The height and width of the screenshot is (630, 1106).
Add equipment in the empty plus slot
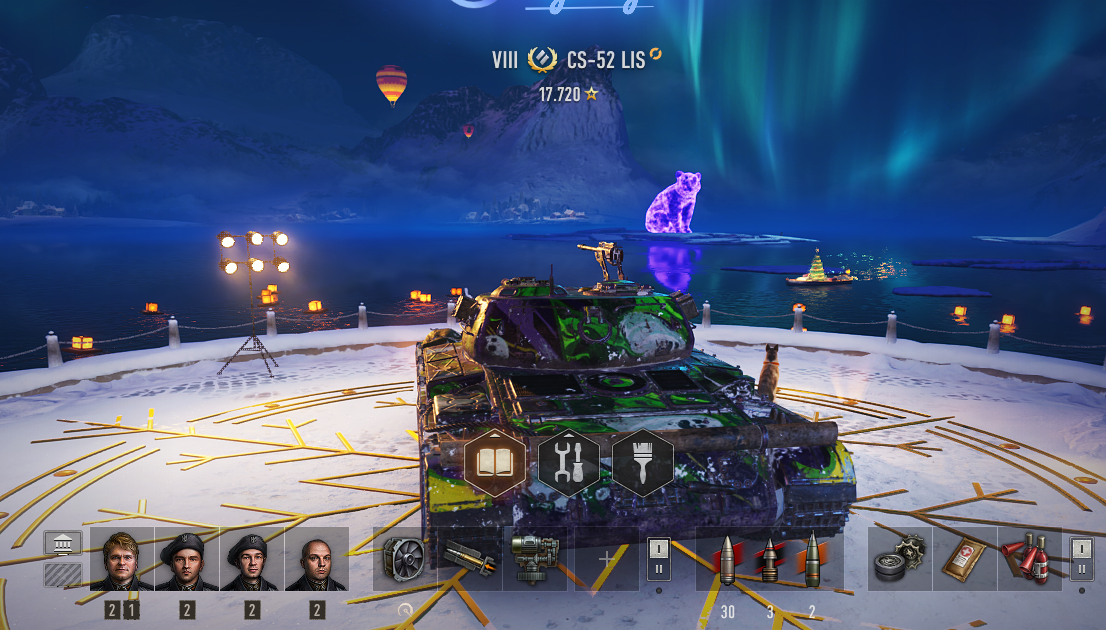click(606, 559)
